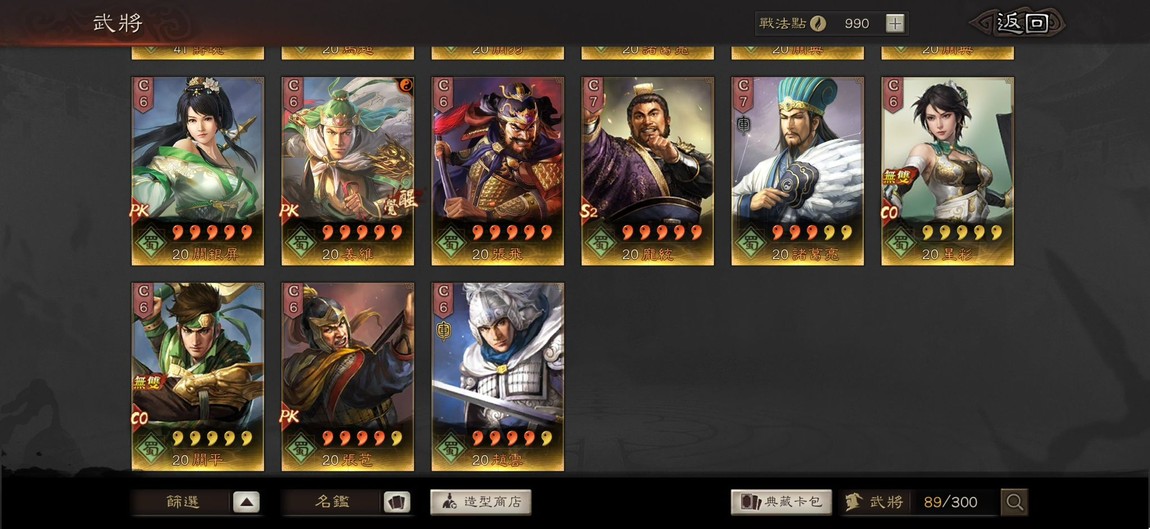Select the 關平 general card
Screen dimensions: 1150x529
(198, 376)
